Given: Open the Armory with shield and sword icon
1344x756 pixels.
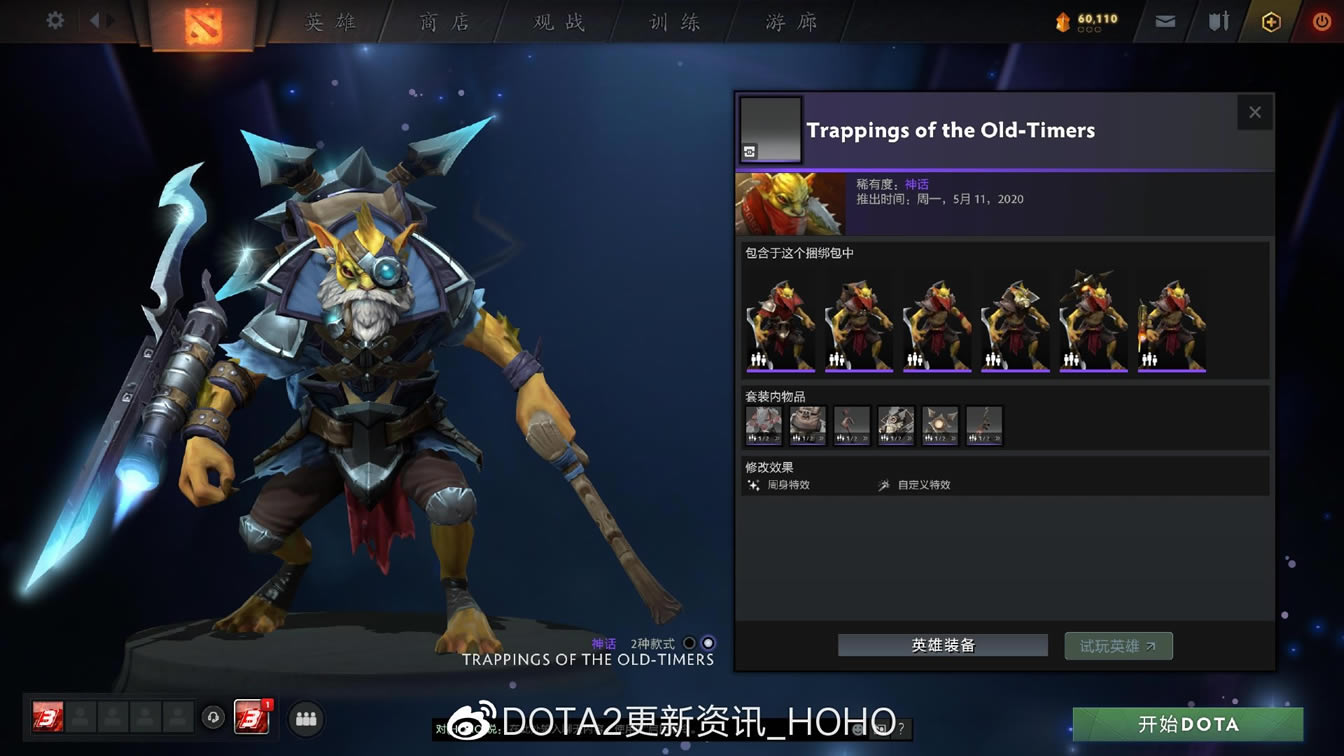Looking at the screenshot, I should 1219,20.
